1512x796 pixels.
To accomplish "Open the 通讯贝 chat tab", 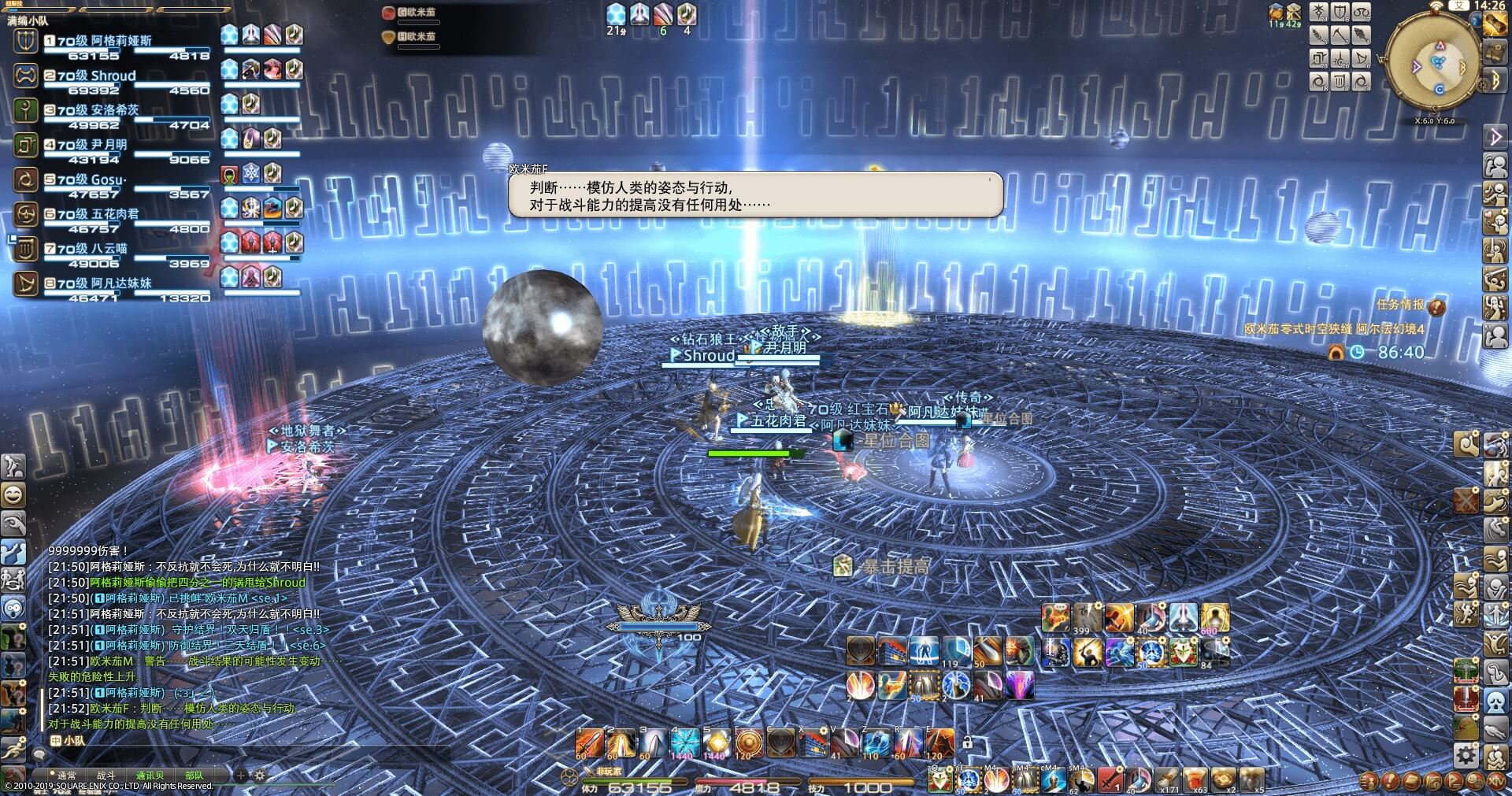I will tap(151, 776).
